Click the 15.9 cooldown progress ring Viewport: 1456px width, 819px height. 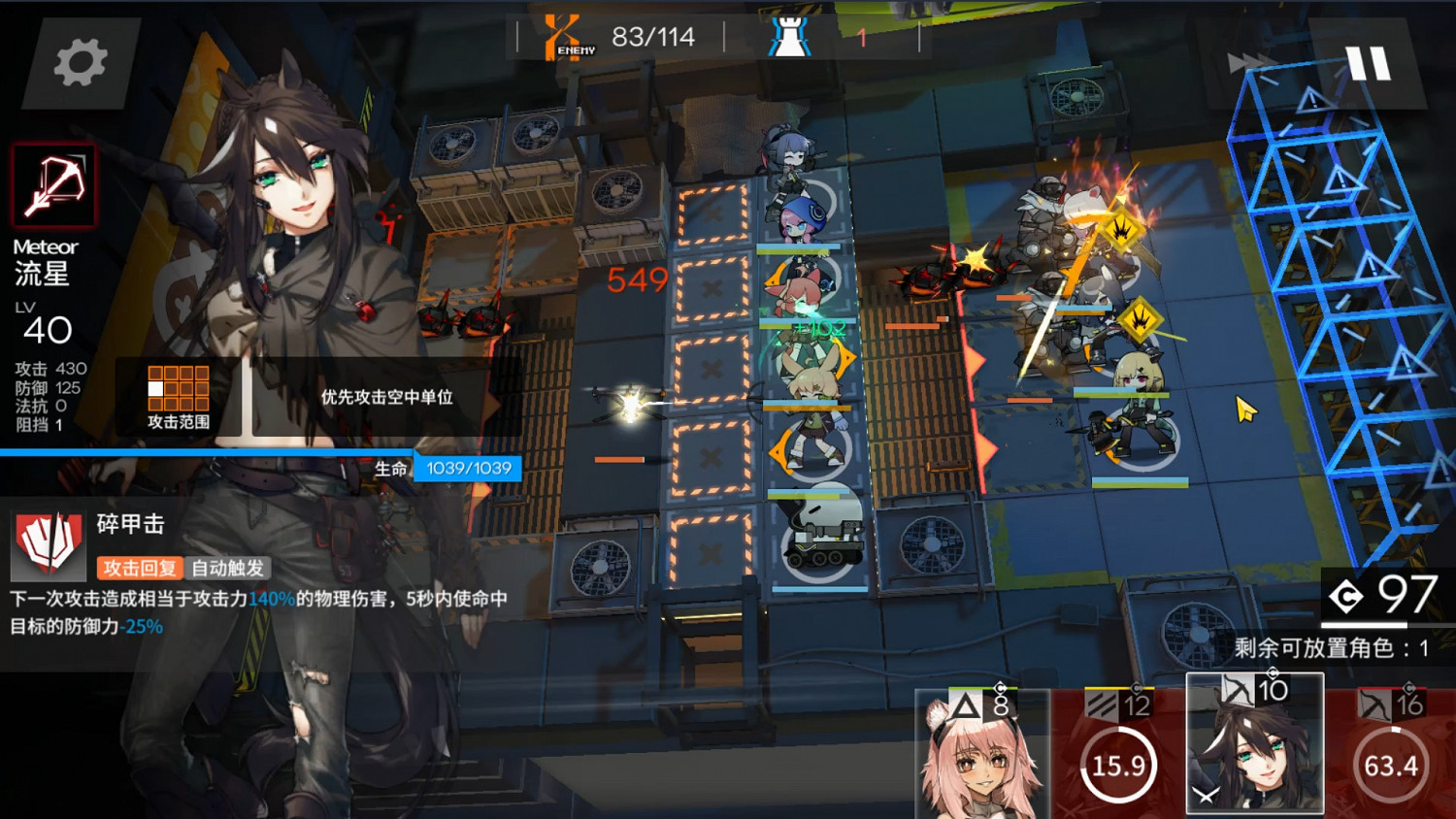pos(1118,766)
